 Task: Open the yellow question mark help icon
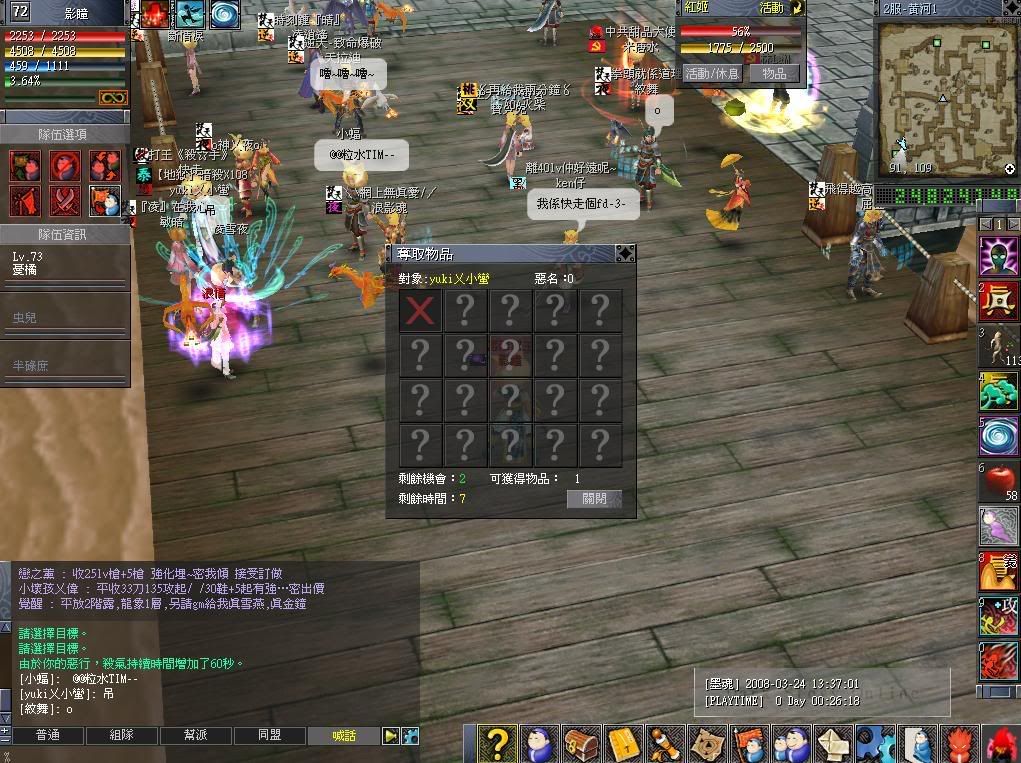(497, 744)
